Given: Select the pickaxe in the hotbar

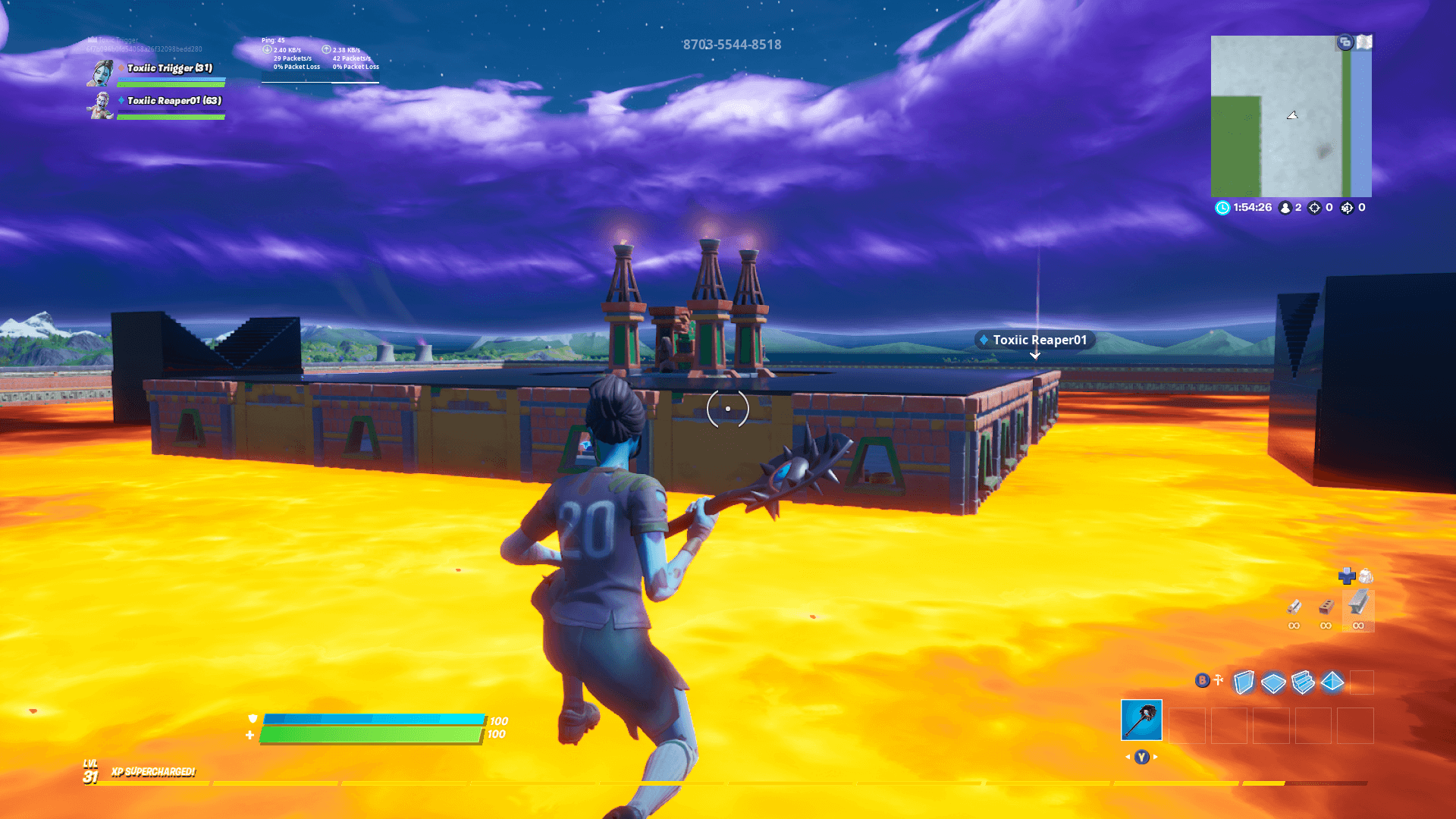Looking at the screenshot, I should [x=1141, y=720].
